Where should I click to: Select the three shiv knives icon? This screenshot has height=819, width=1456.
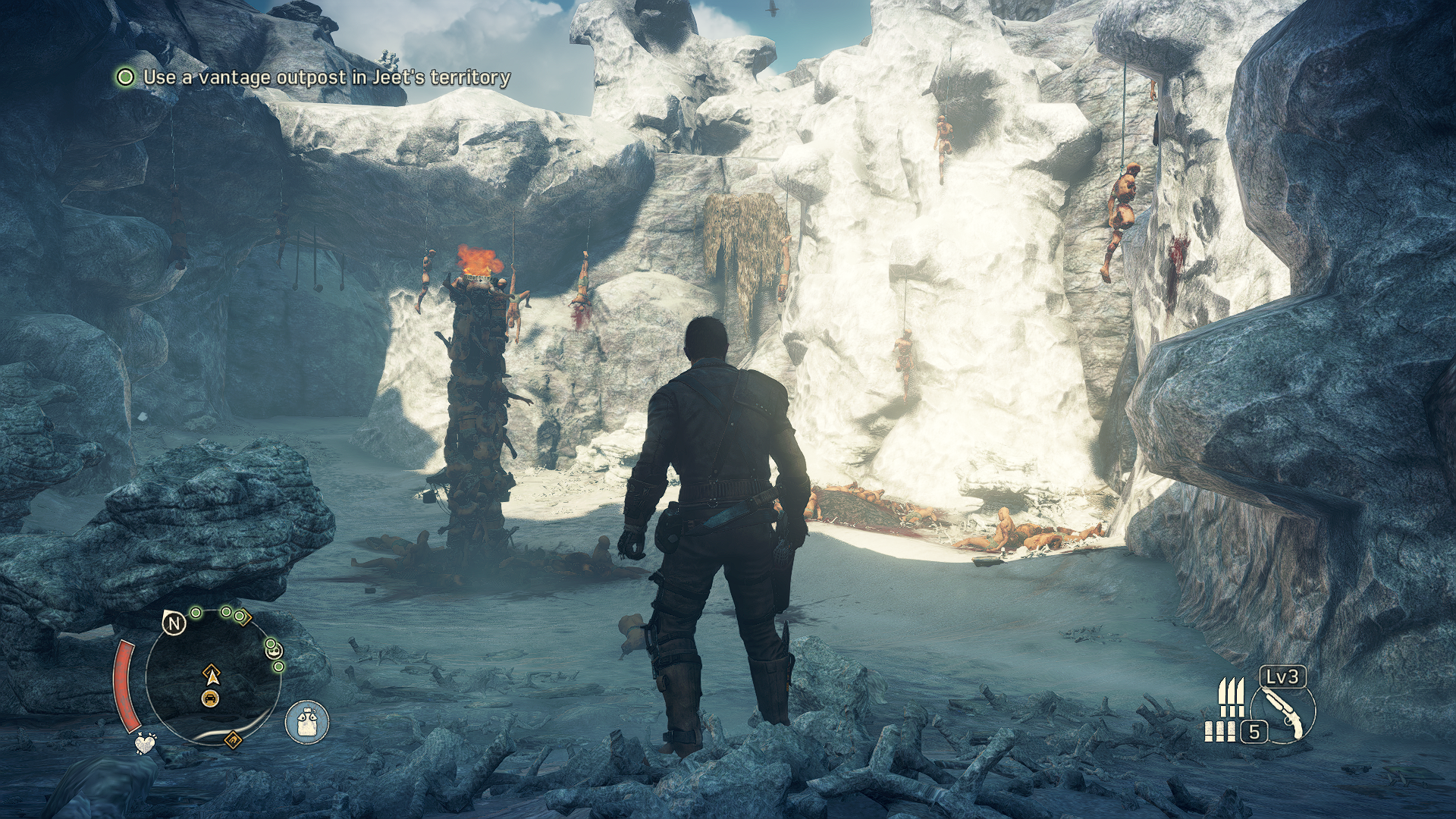(x=1231, y=697)
